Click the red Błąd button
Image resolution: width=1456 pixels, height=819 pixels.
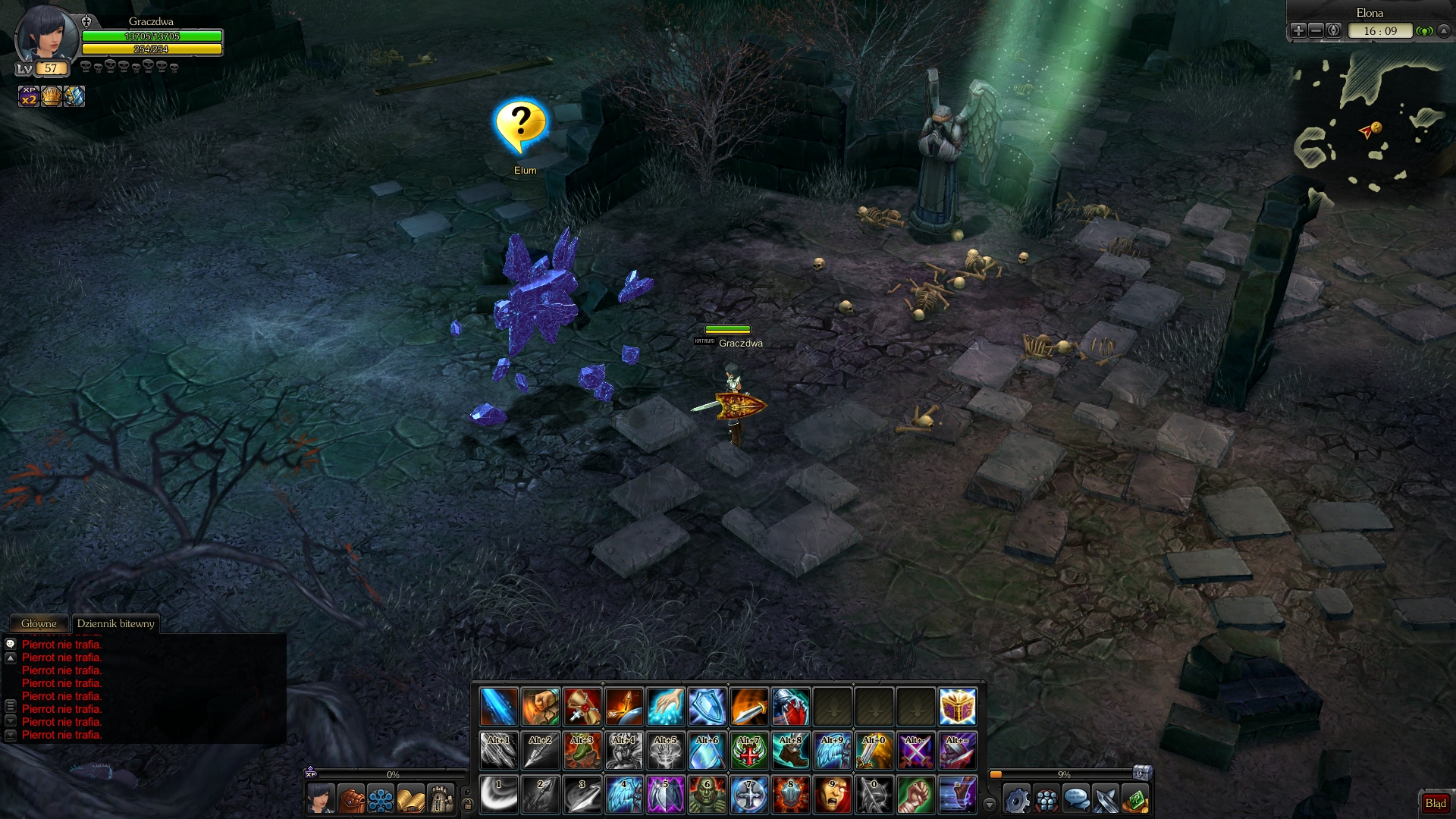(1435, 803)
